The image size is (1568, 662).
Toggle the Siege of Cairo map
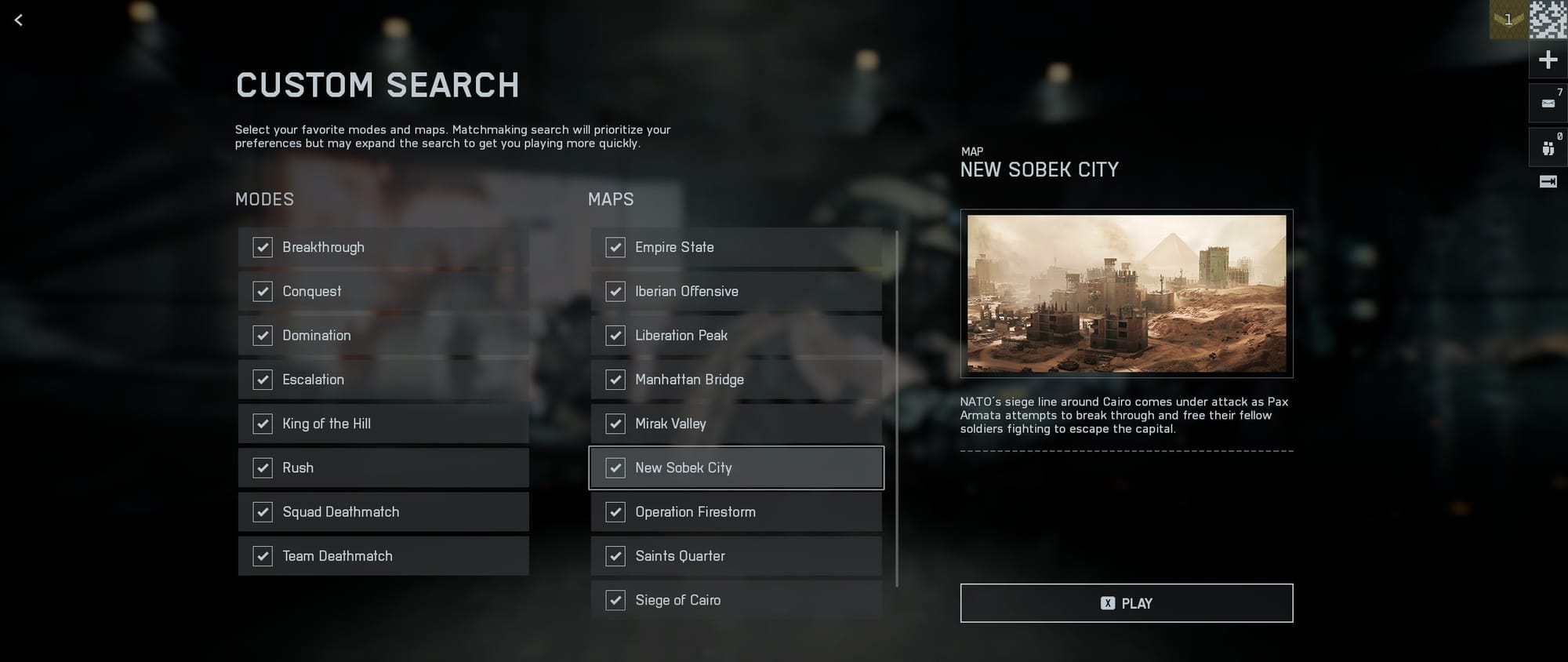pyautogui.click(x=615, y=601)
